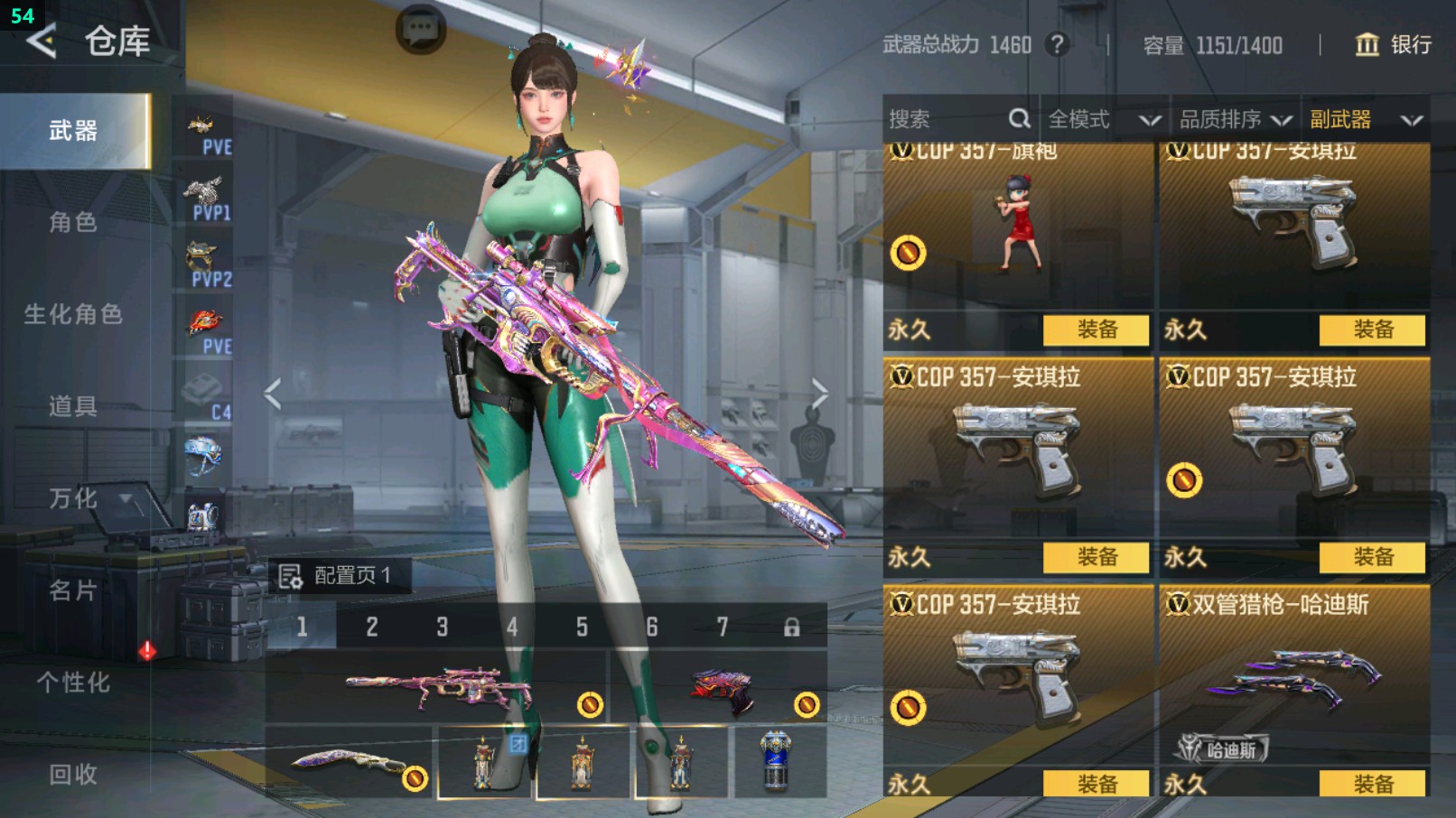Open the 全模式 mode filter dropdown
The height and width of the screenshot is (818, 1456).
(1103, 119)
